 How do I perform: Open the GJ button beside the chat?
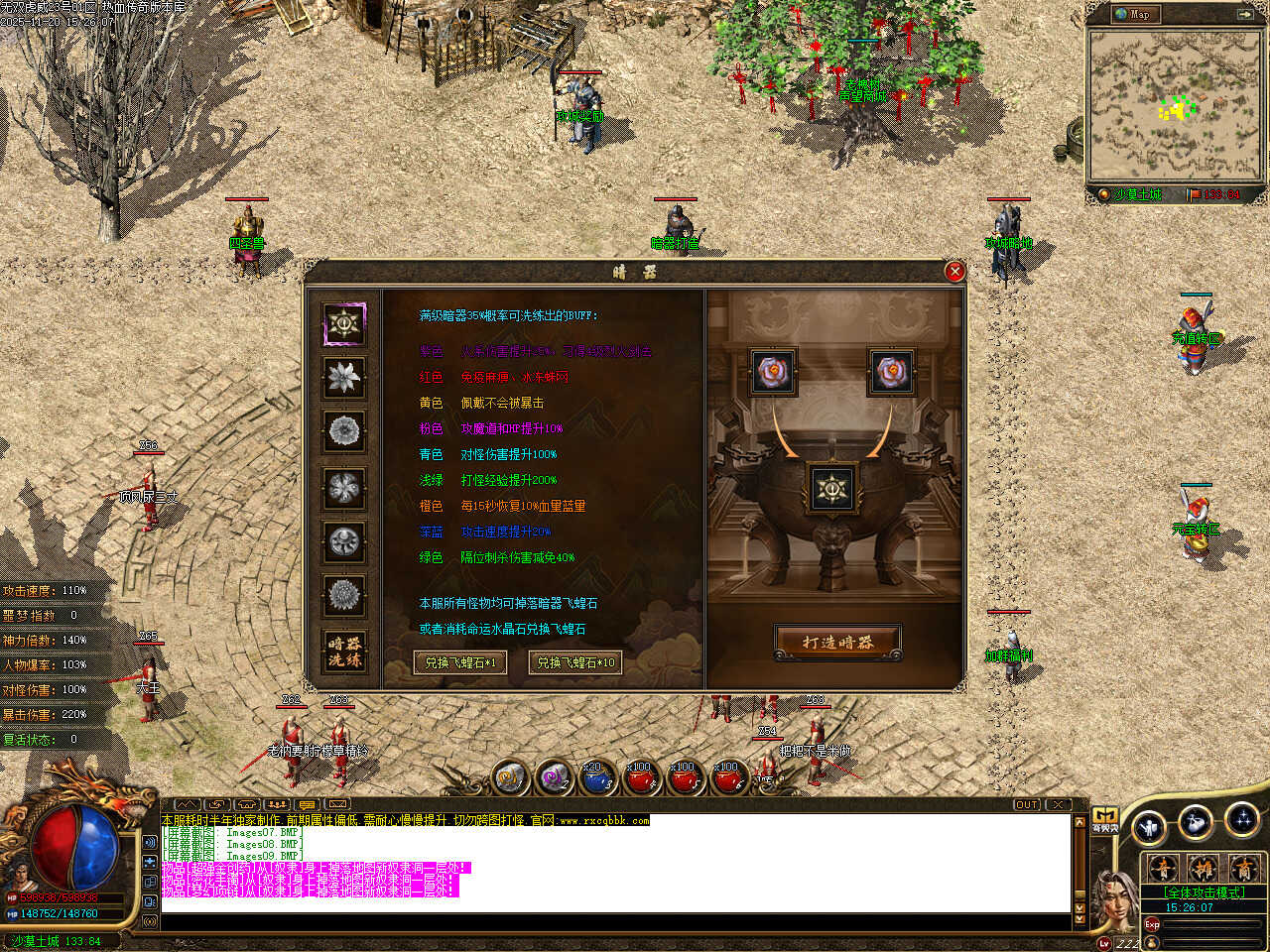[x=1104, y=820]
